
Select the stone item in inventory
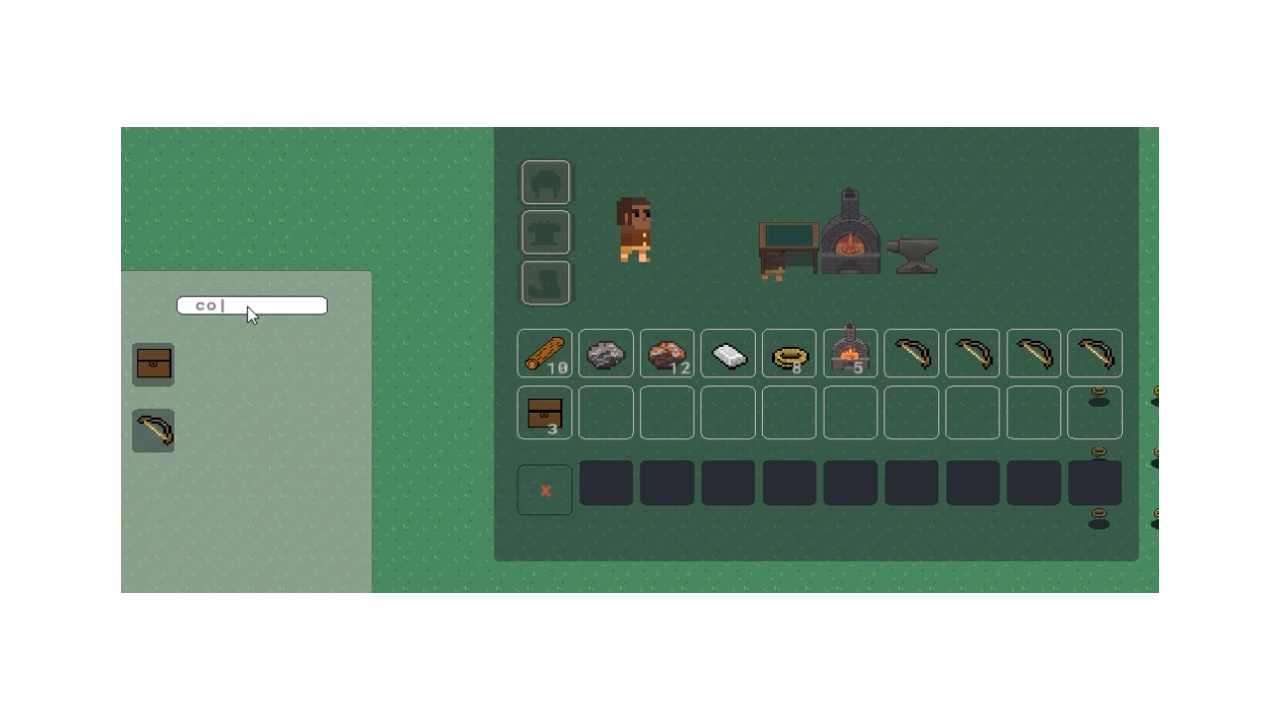[606, 353]
